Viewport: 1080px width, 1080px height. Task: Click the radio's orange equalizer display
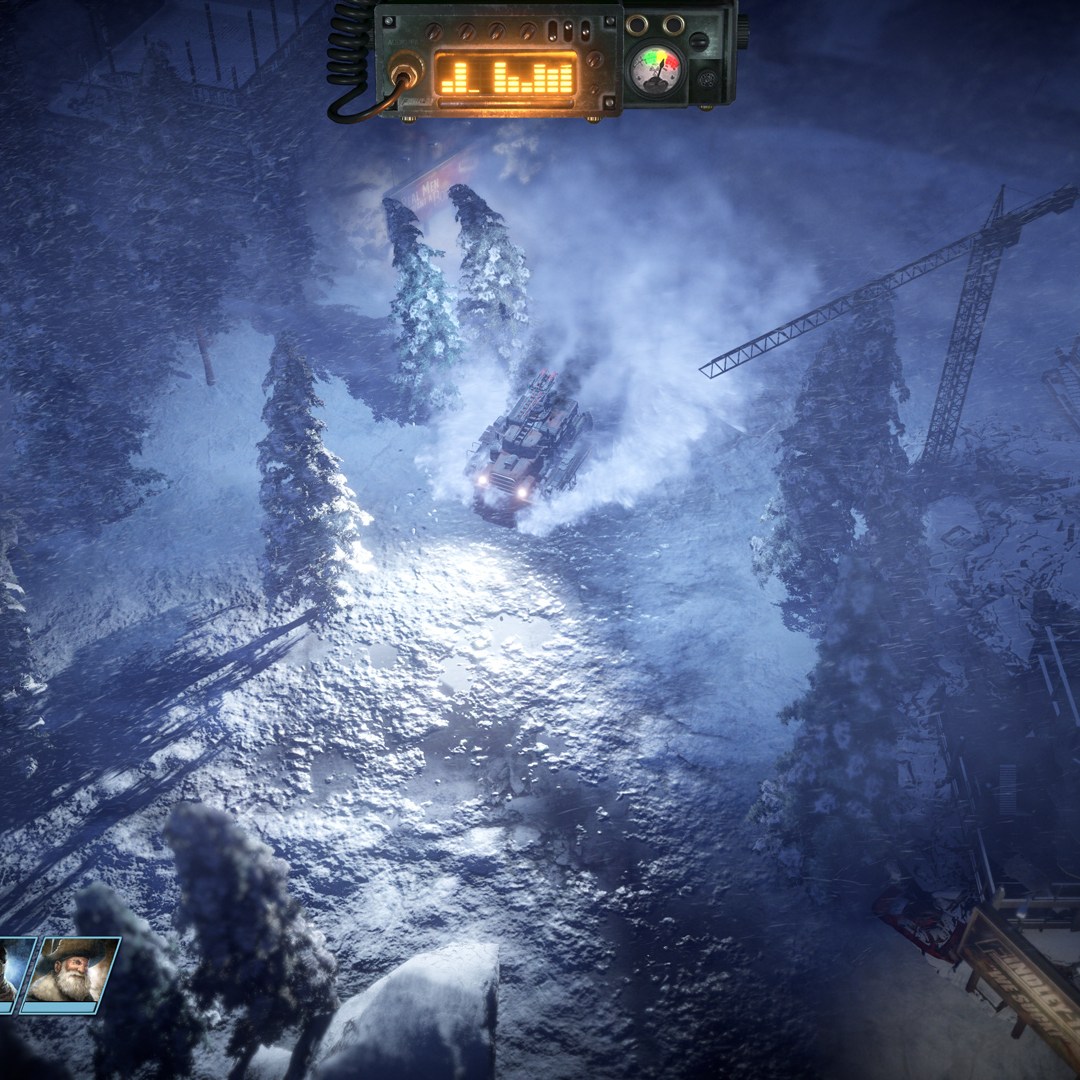click(x=507, y=75)
